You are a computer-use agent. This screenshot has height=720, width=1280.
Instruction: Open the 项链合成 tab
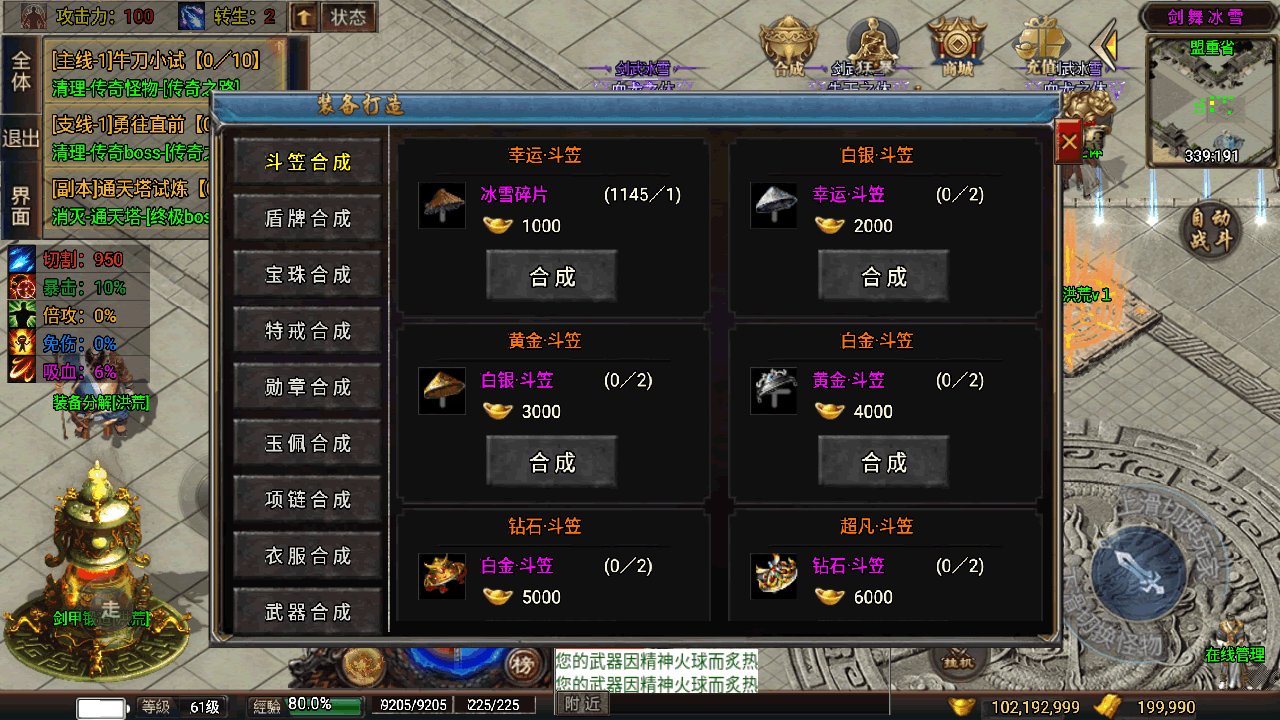(308, 499)
